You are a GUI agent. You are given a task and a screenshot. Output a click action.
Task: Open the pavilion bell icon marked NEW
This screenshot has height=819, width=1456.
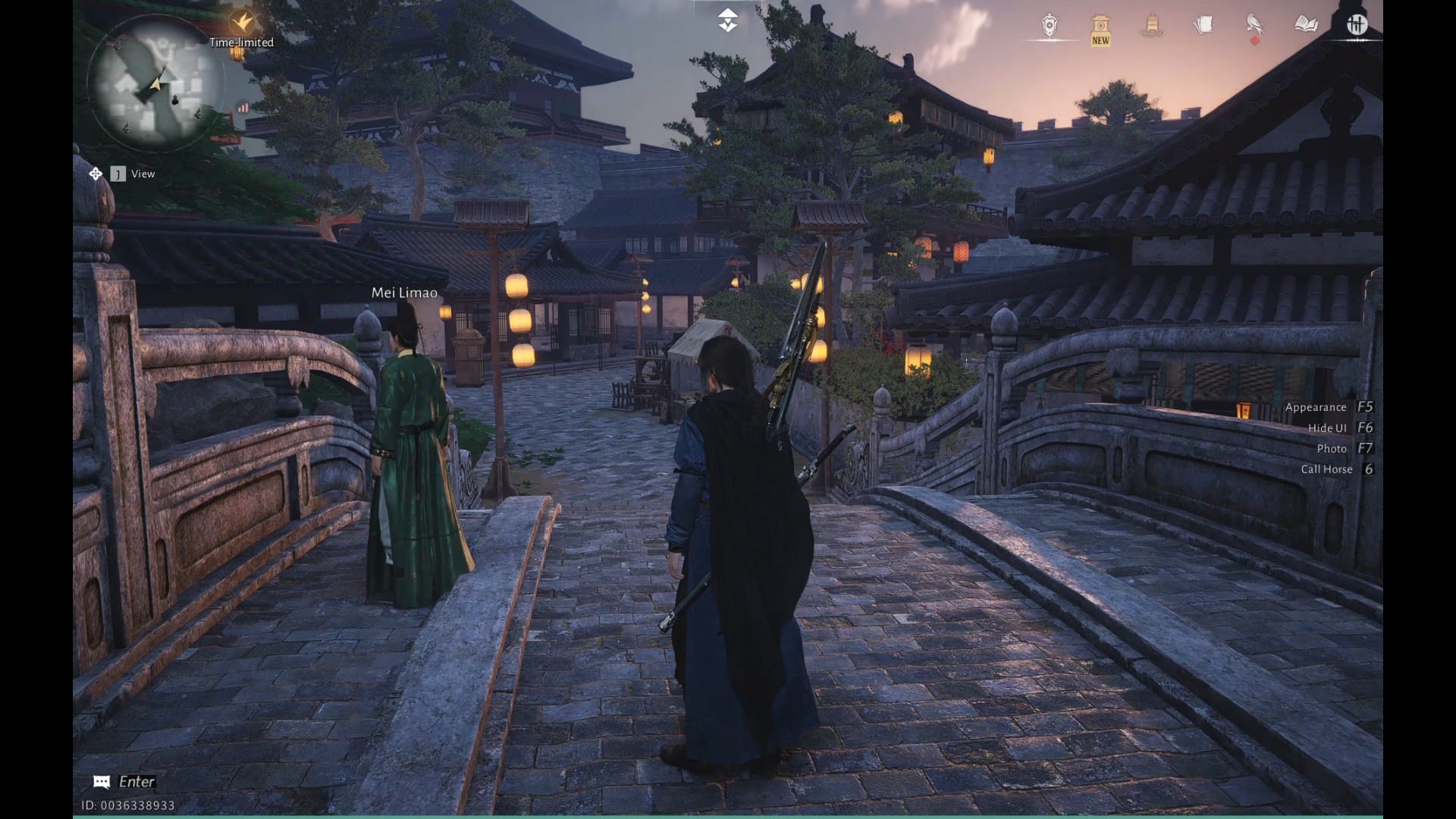[1100, 25]
